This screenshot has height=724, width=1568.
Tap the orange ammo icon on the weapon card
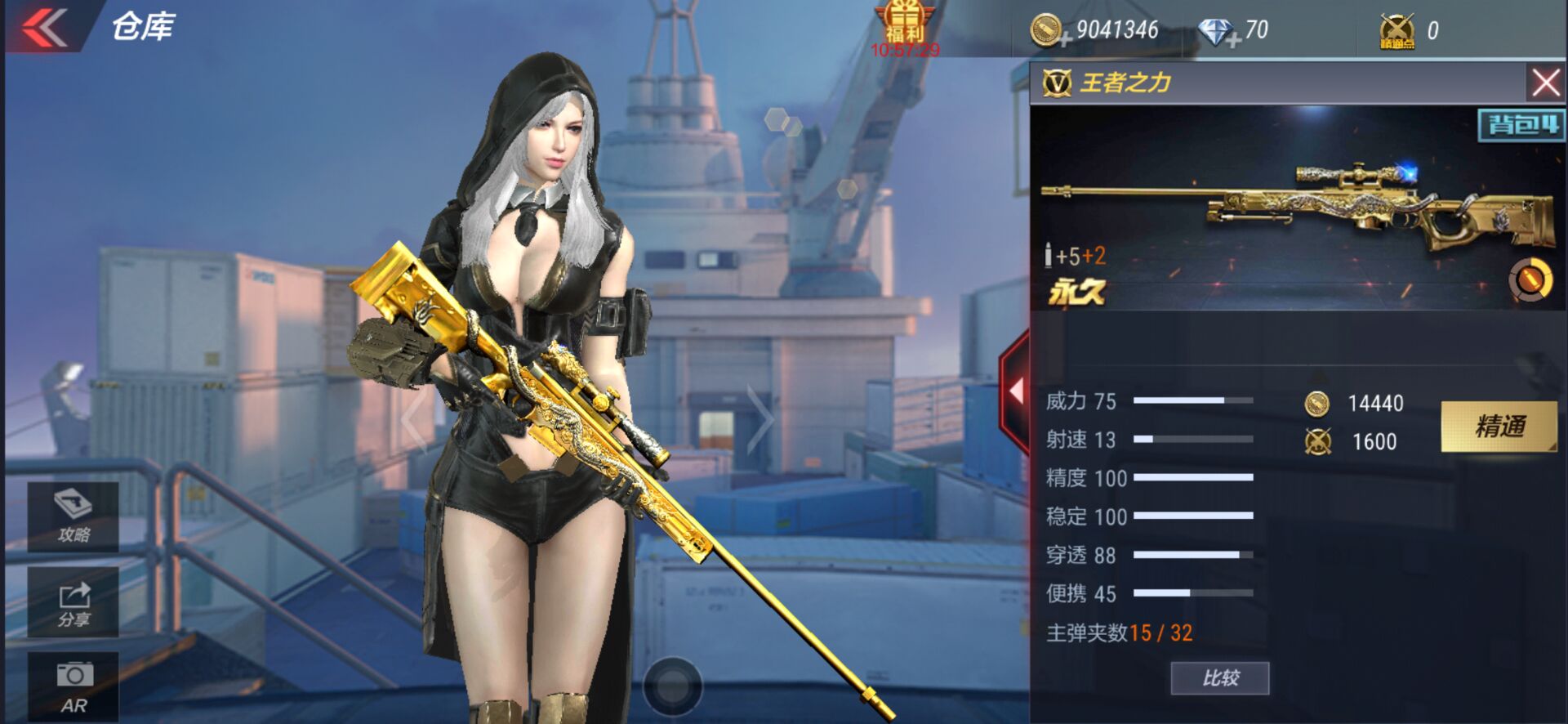pos(1530,277)
